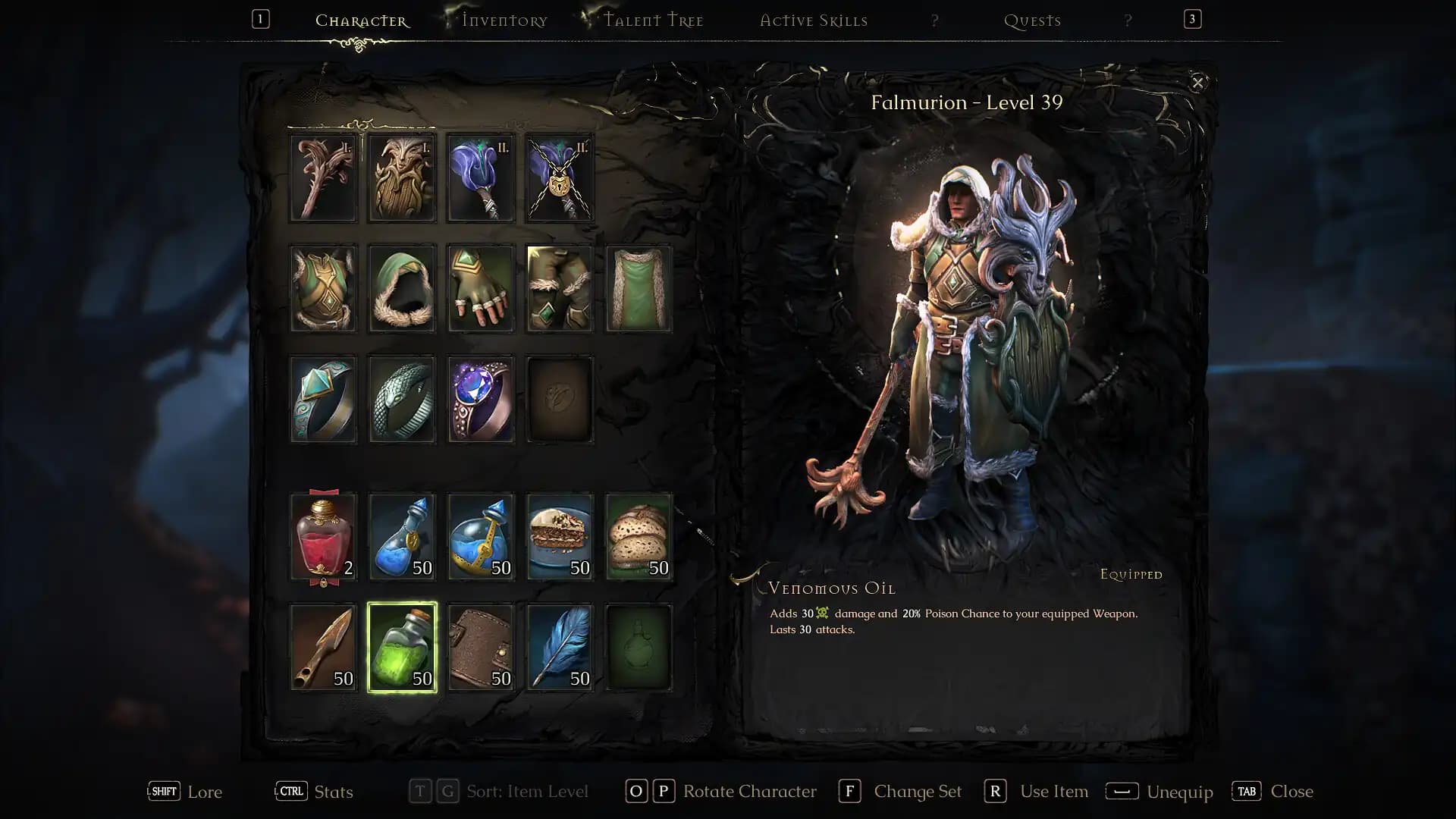
Task: Select the arrowhead stack of 50
Action: 323,645
